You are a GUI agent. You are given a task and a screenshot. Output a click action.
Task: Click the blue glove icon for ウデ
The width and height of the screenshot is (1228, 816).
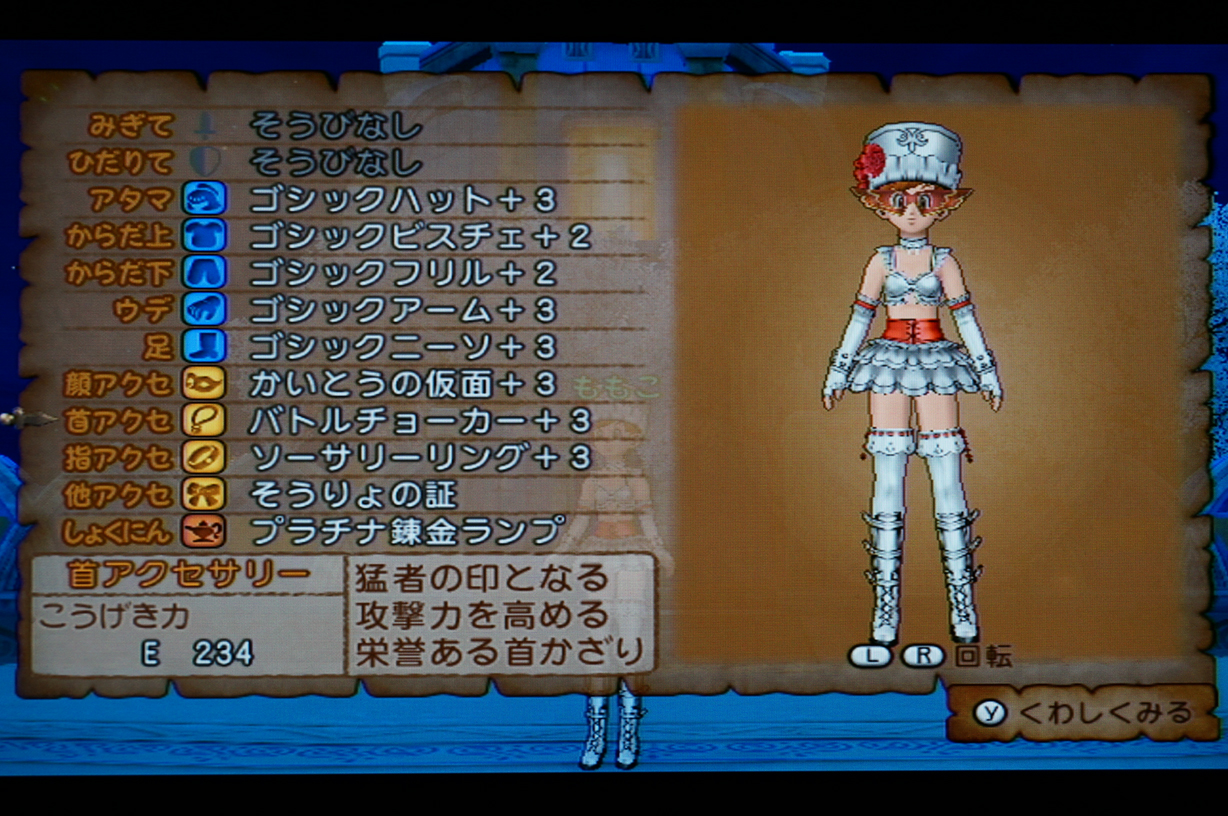click(x=204, y=309)
